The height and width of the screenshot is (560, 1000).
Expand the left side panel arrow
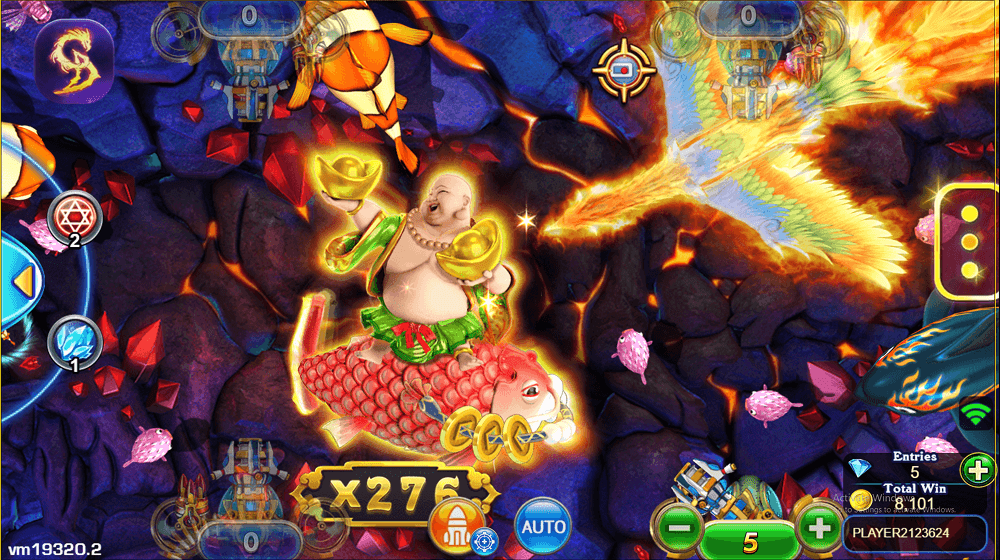[19, 277]
